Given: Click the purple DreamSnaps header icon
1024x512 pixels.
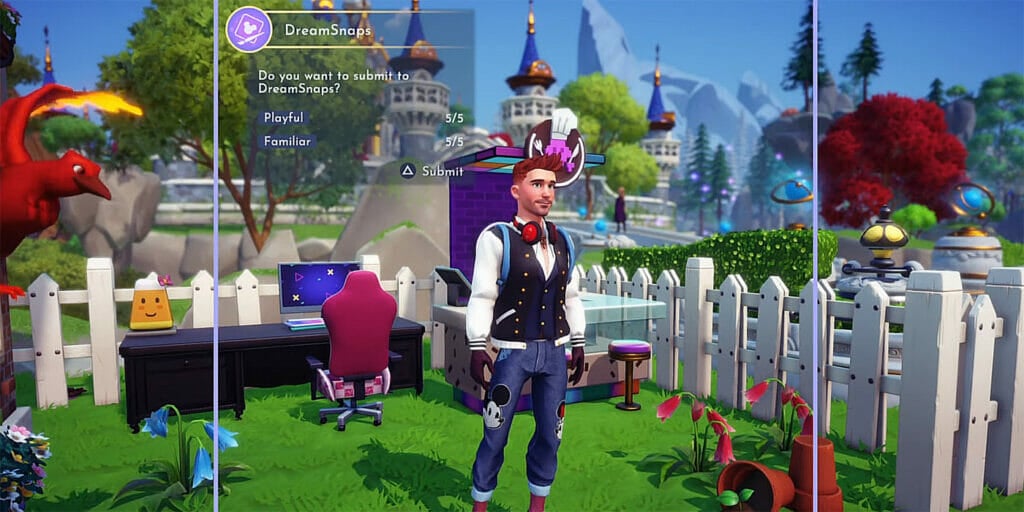Looking at the screenshot, I should click(x=249, y=29).
